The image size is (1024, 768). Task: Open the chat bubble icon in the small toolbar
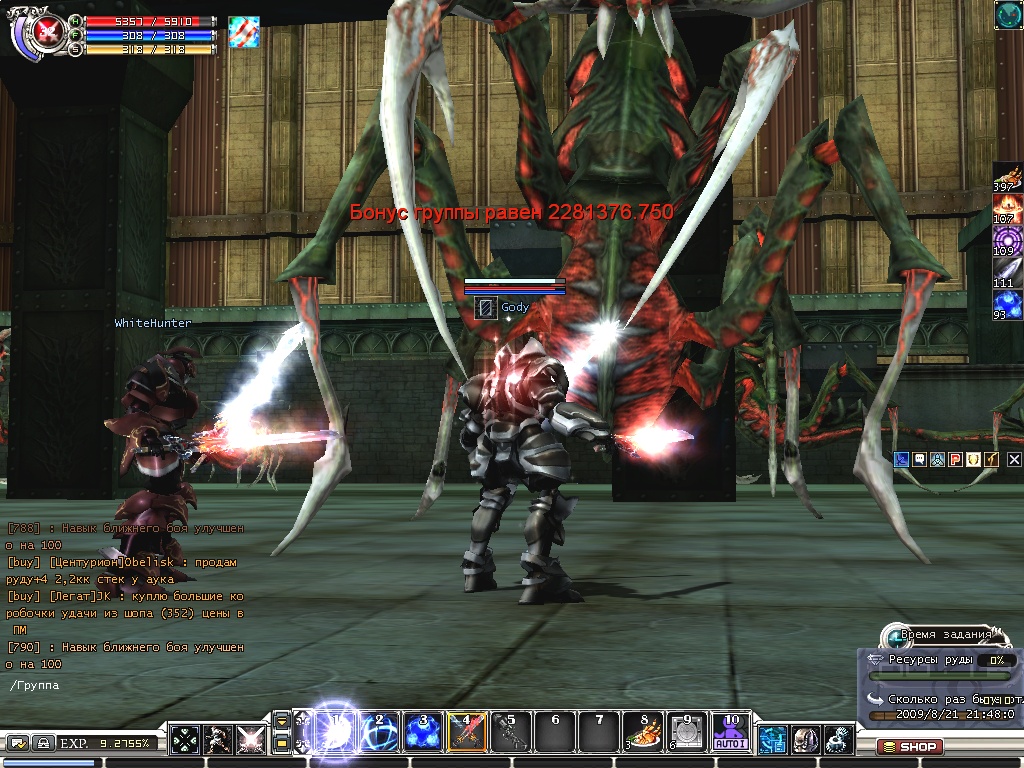coord(918,459)
